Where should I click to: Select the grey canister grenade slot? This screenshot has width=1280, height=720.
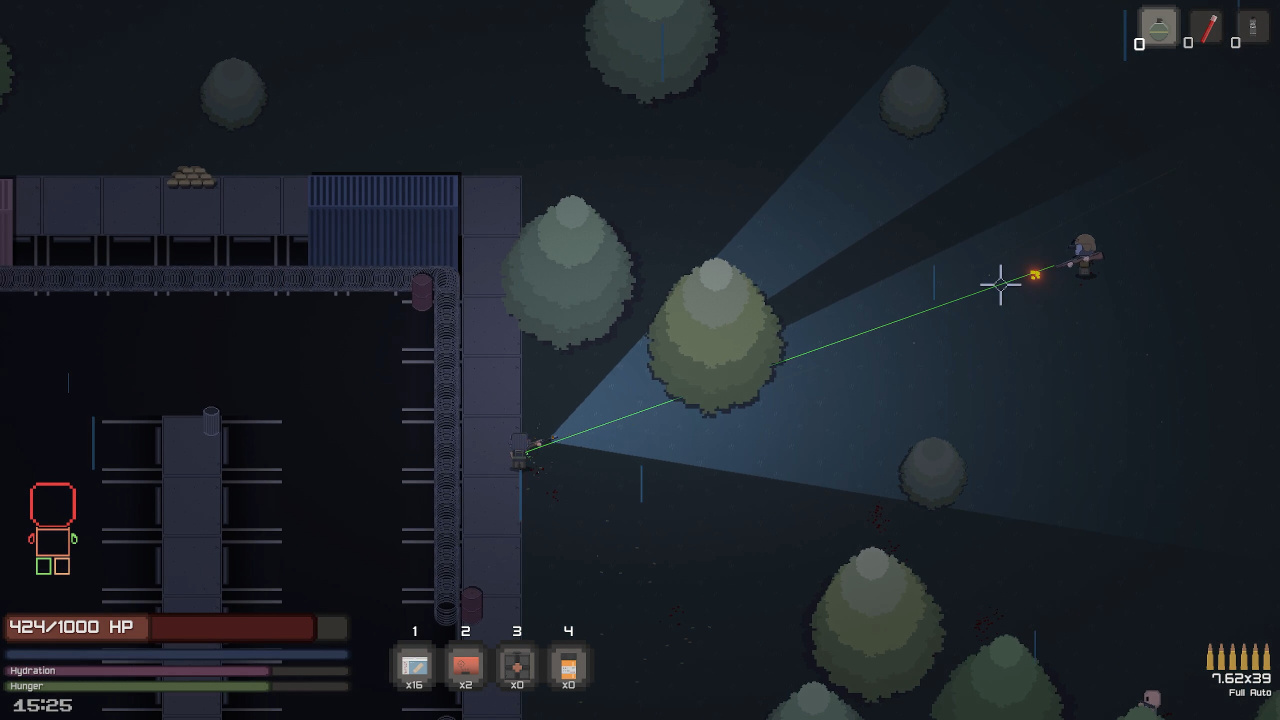pyautogui.click(x=1253, y=28)
